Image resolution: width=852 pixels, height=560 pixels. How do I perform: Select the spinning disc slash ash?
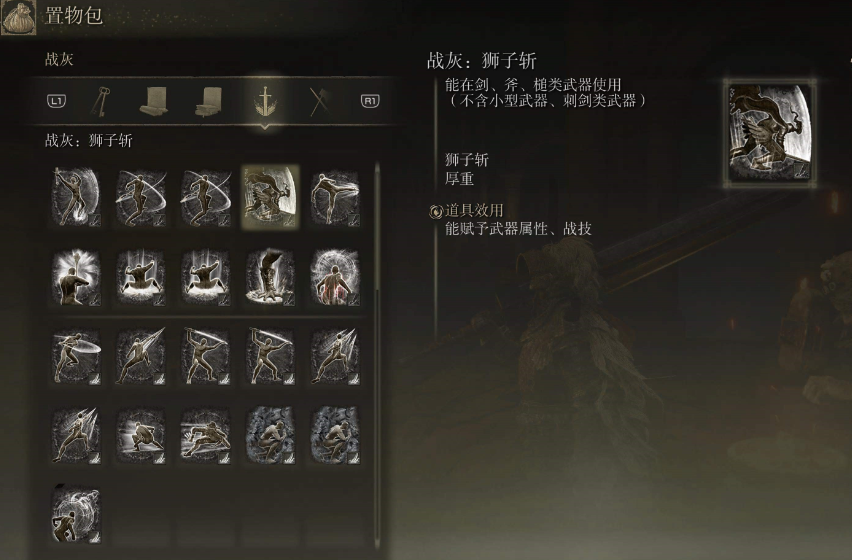[77, 355]
